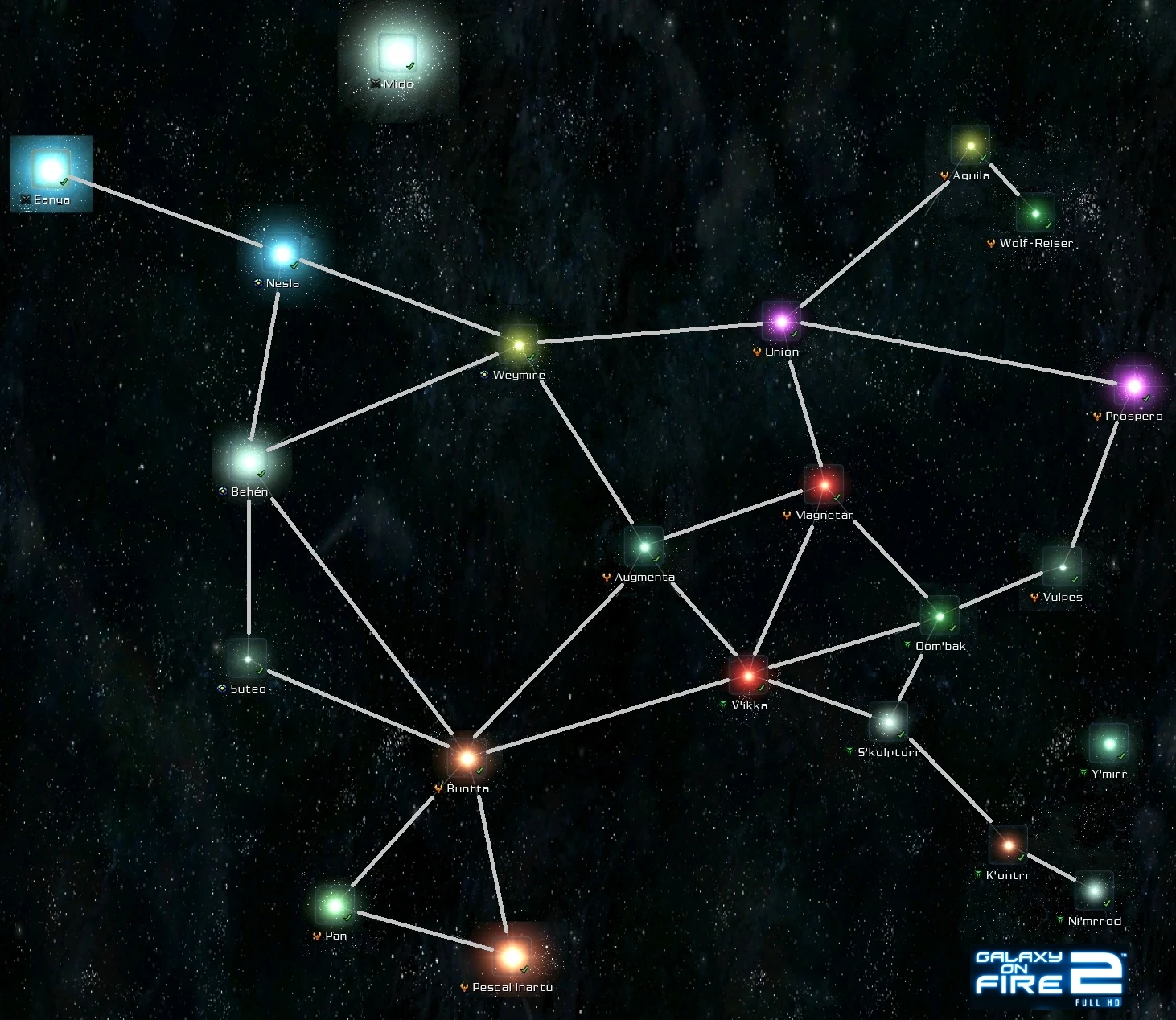Select the Behén star system
1176x1020 pixels.
coord(249,462)
